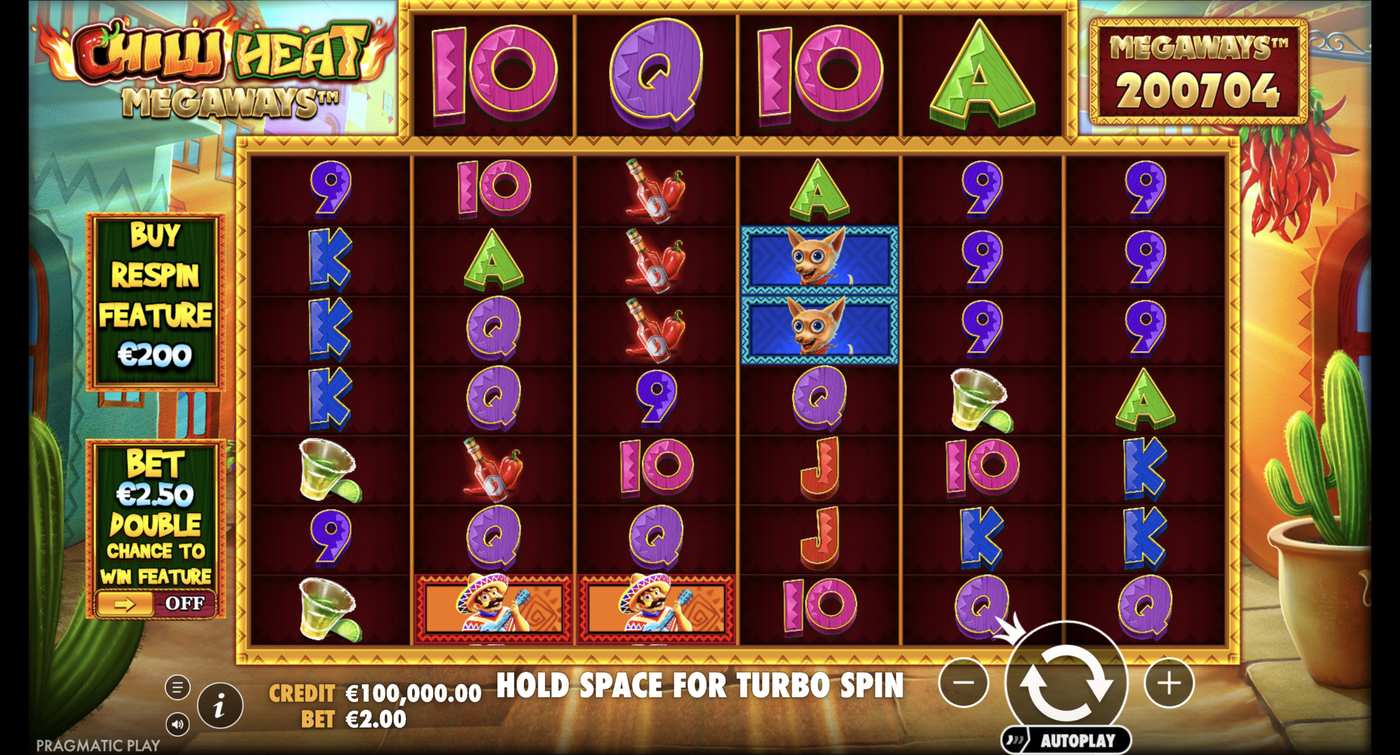Screen dimensions: 1400x755
Task: Open the Autoplay feature
Action: tap(1069, 738)
